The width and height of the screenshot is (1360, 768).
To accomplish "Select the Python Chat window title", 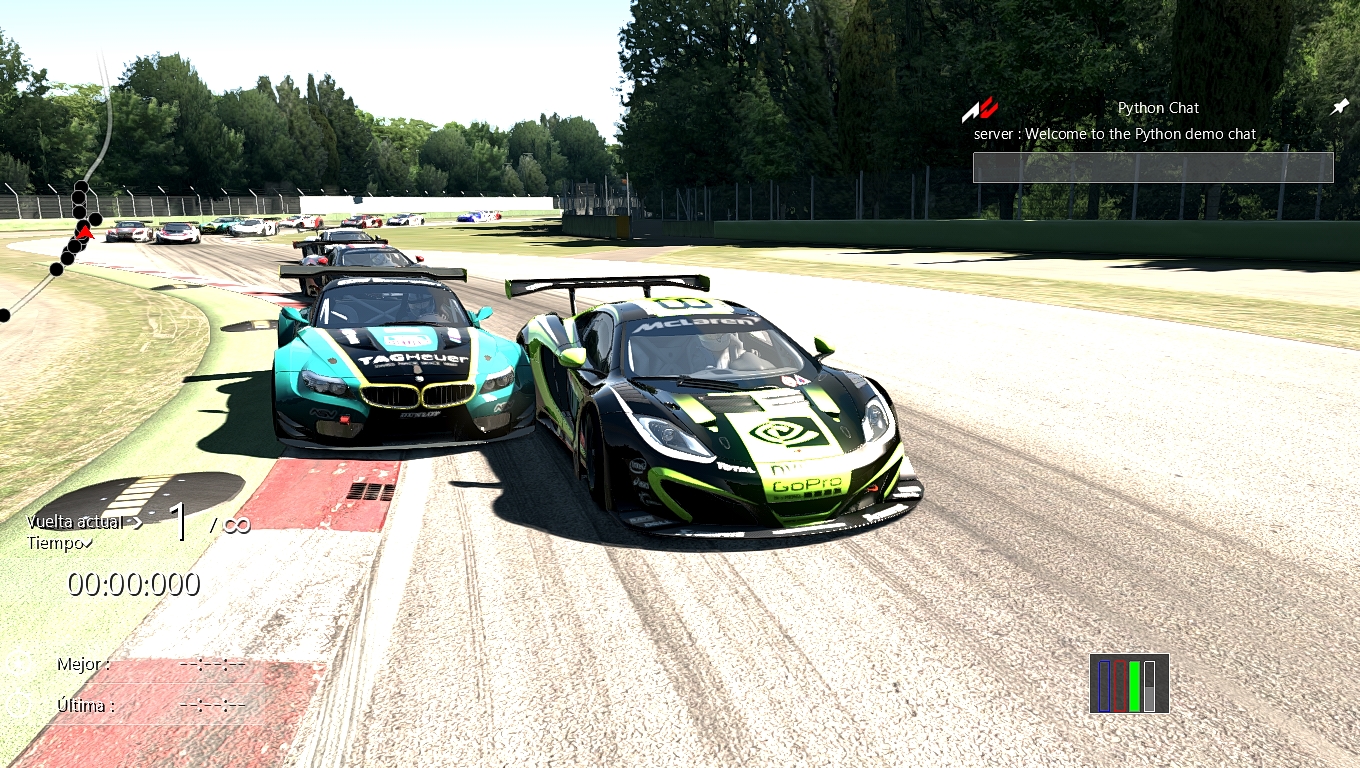I will (1158, 108).
